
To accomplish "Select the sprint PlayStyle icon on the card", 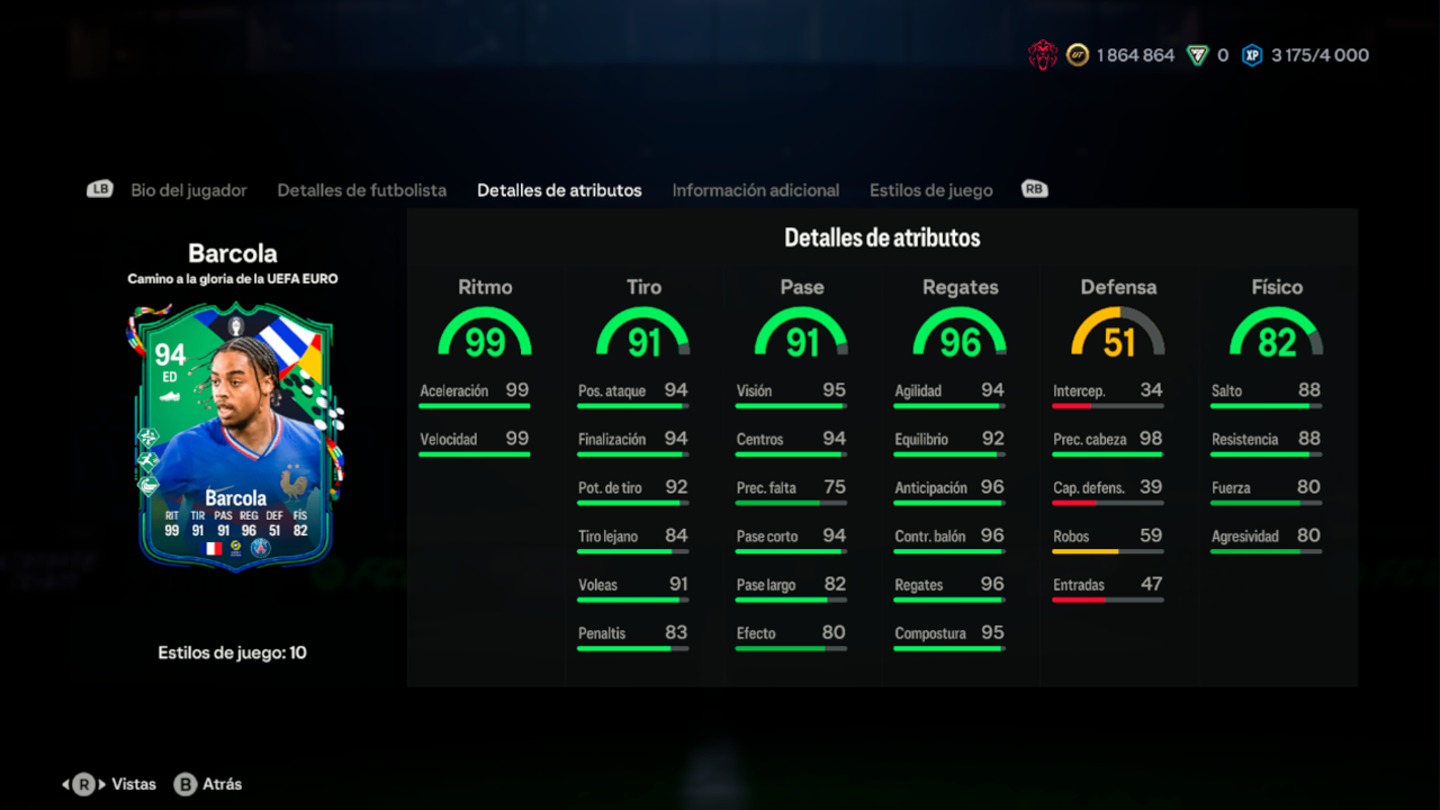I will (x=148, y=460).
